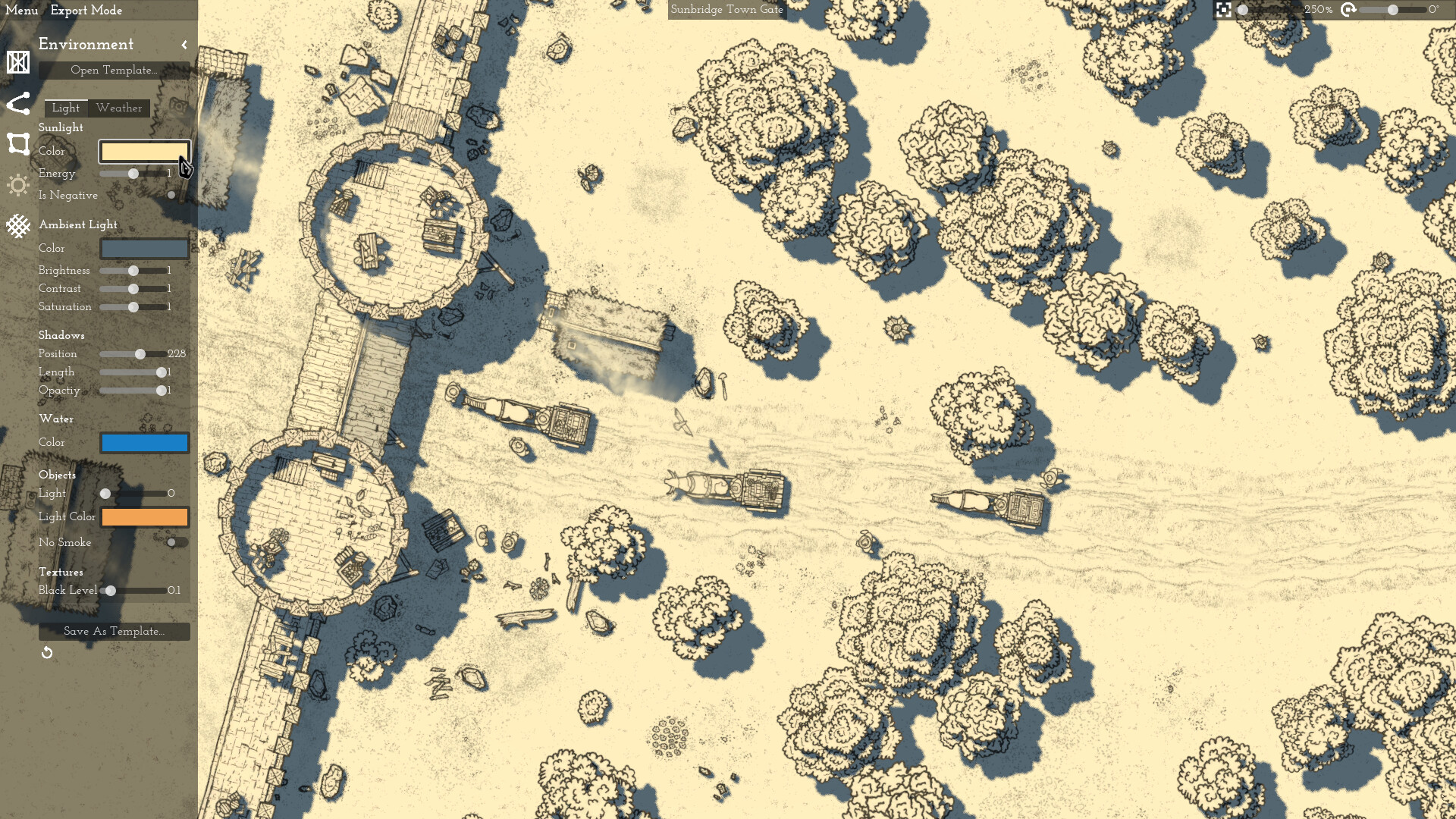Click Export Mode in the top bar
Screen dimensions: 1456x819
[x=86, y=10]
